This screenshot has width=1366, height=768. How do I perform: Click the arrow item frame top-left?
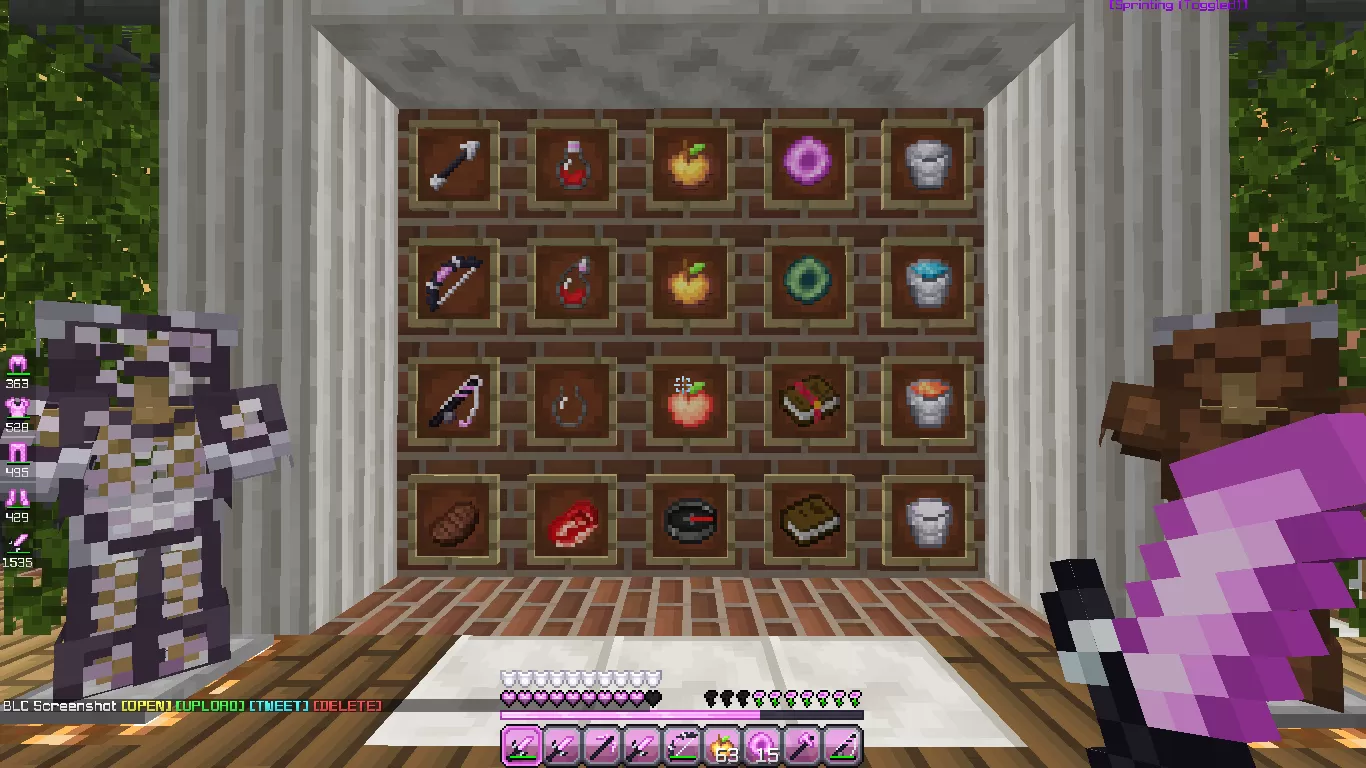tap(453, 163)
